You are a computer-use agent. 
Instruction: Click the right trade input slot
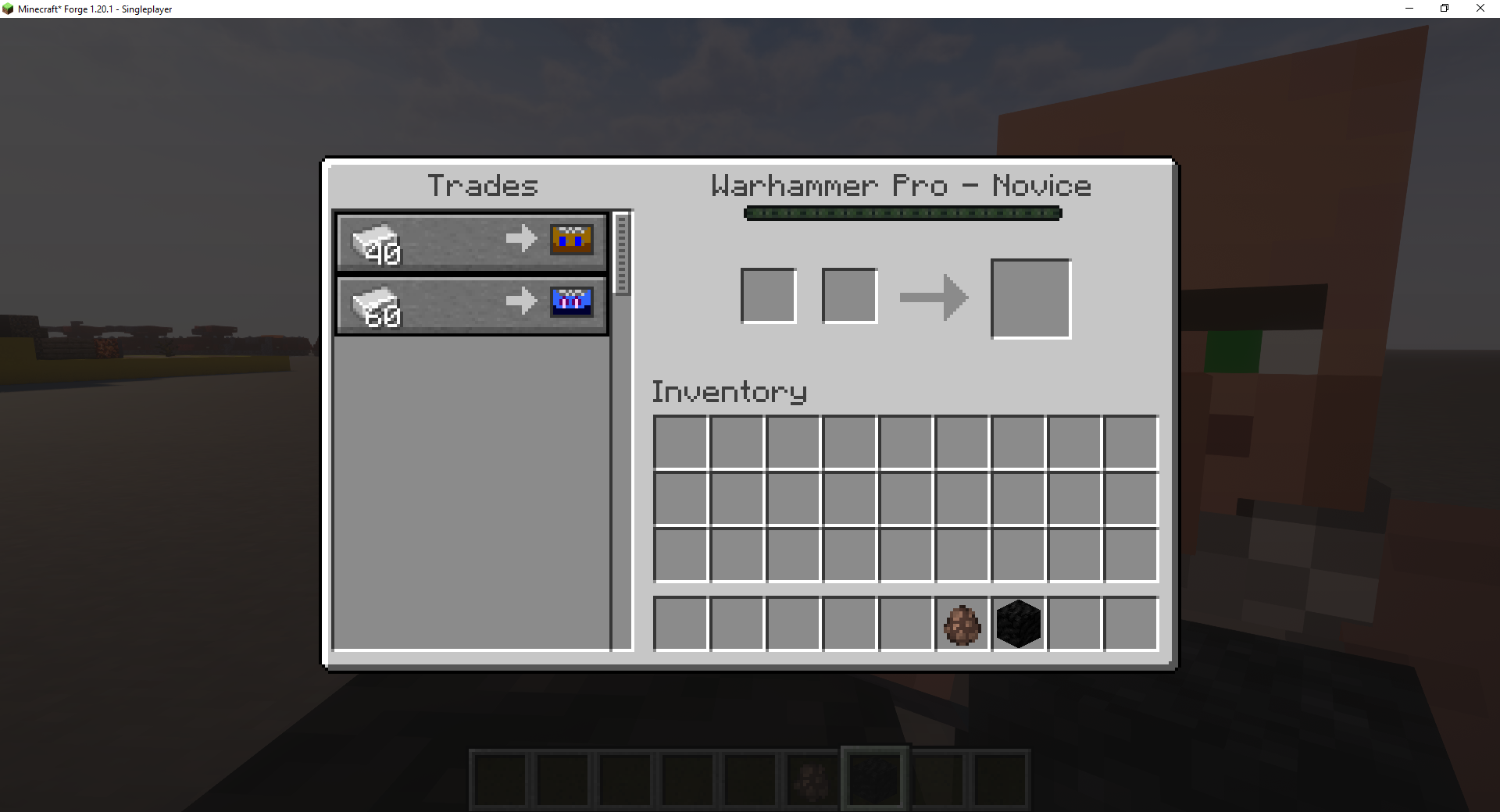(849, 295)
